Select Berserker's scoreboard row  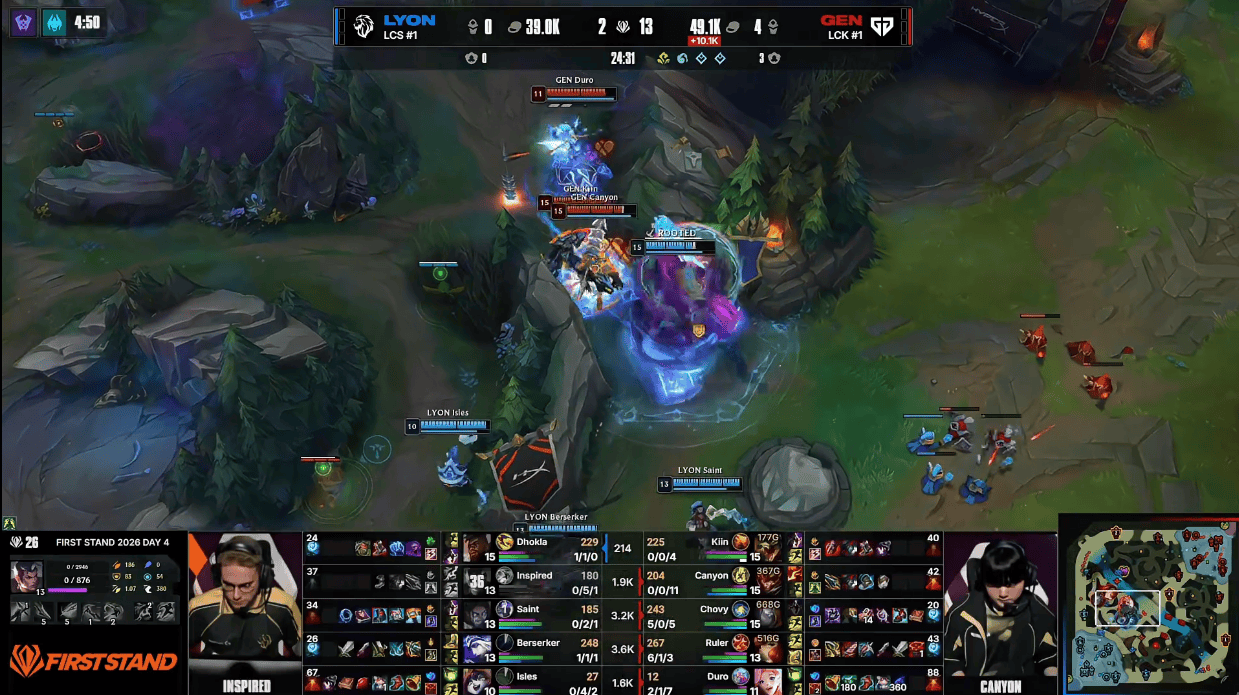(x=530, y=648)
